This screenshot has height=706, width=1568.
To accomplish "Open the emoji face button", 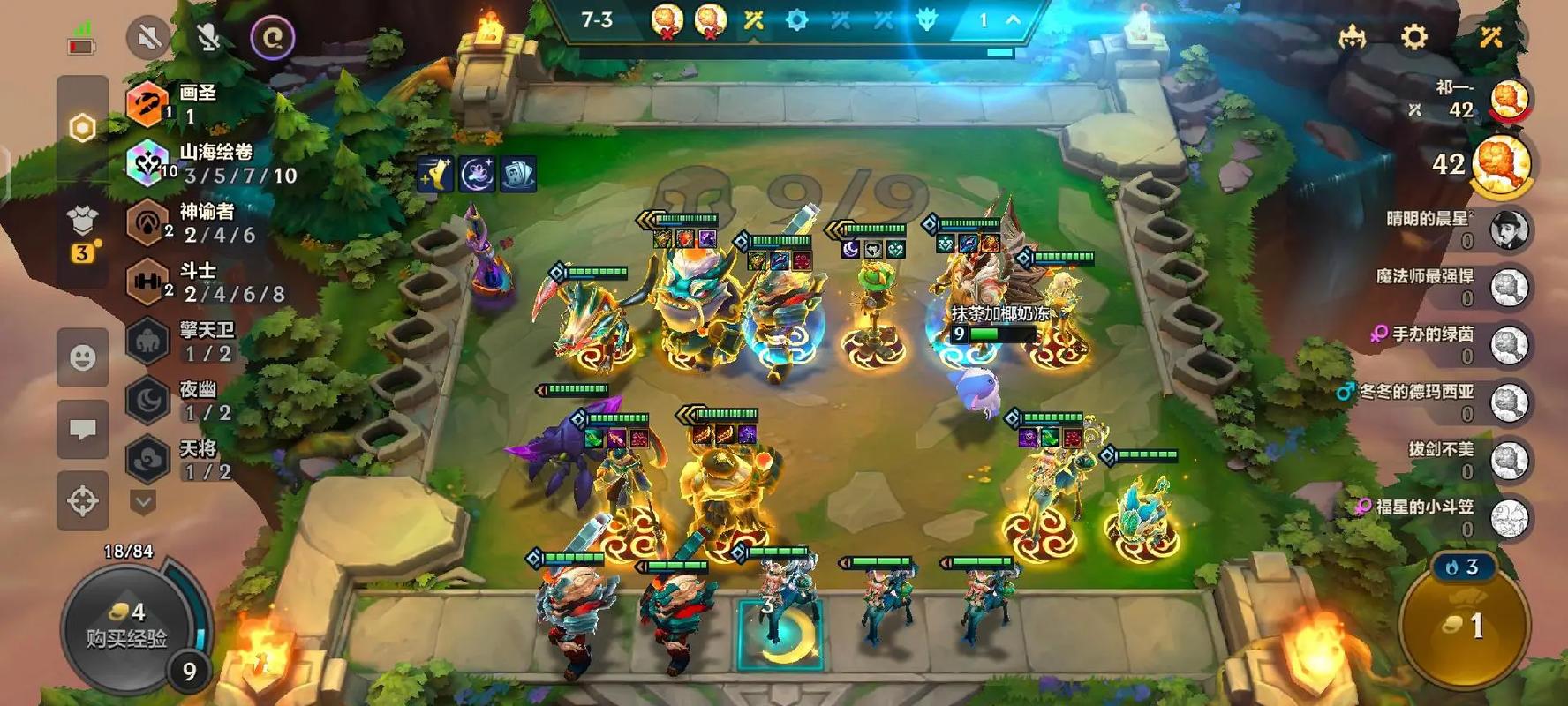I will click(83, 357).
